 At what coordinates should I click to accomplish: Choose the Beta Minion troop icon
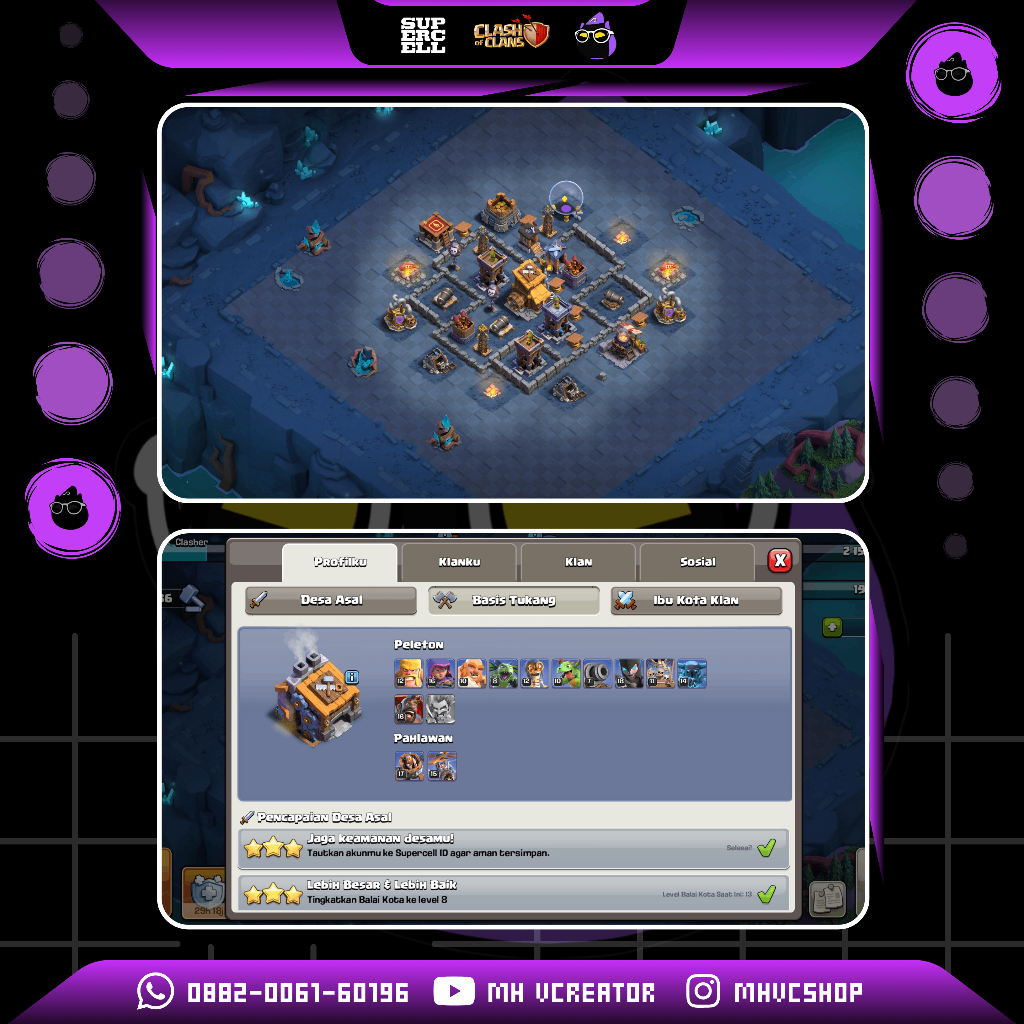(503, 674)
